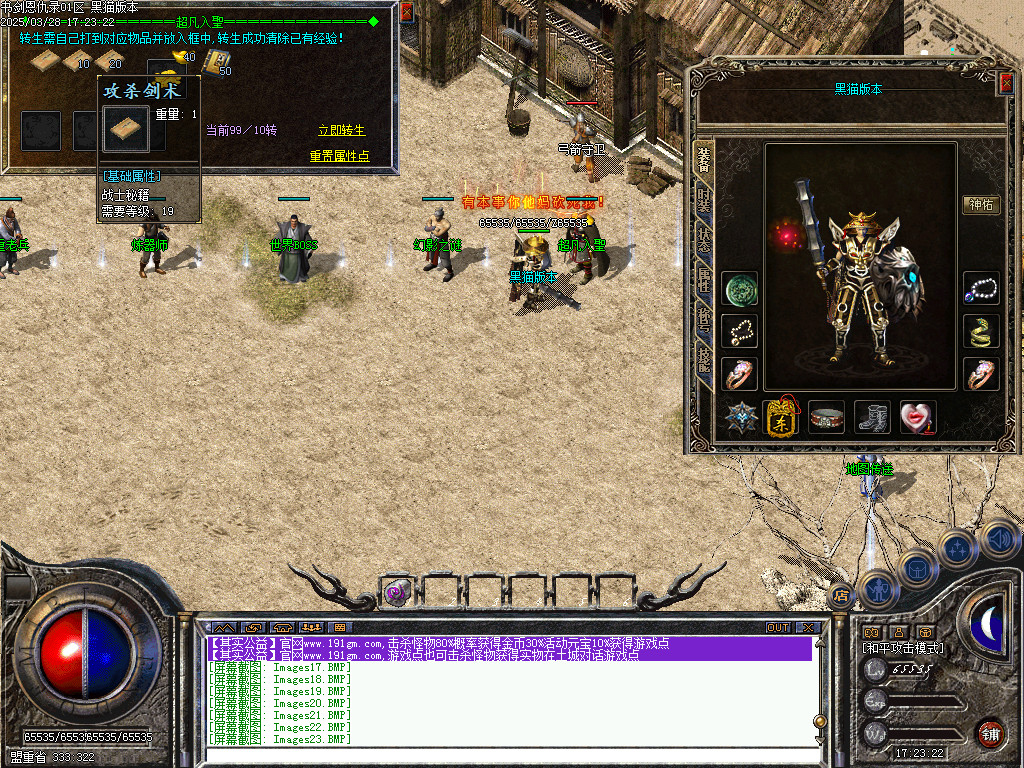Click the 立即转生 rebirth link

(x=342, y=131)
